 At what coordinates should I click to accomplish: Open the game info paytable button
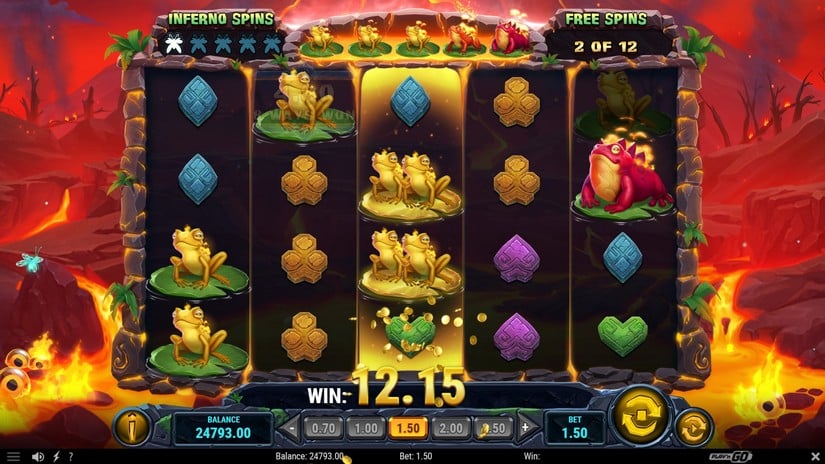pyautogui.click(x=133, y=427)
